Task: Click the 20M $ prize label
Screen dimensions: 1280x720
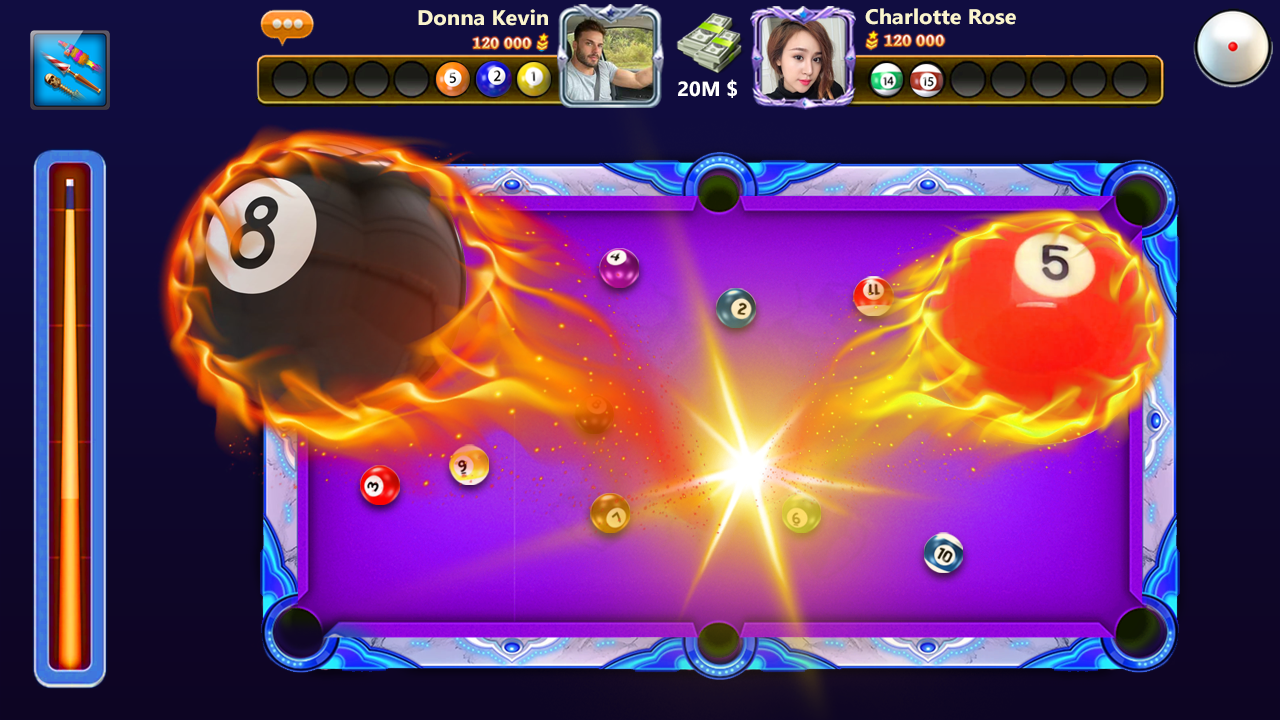Action: pos(706,89)
